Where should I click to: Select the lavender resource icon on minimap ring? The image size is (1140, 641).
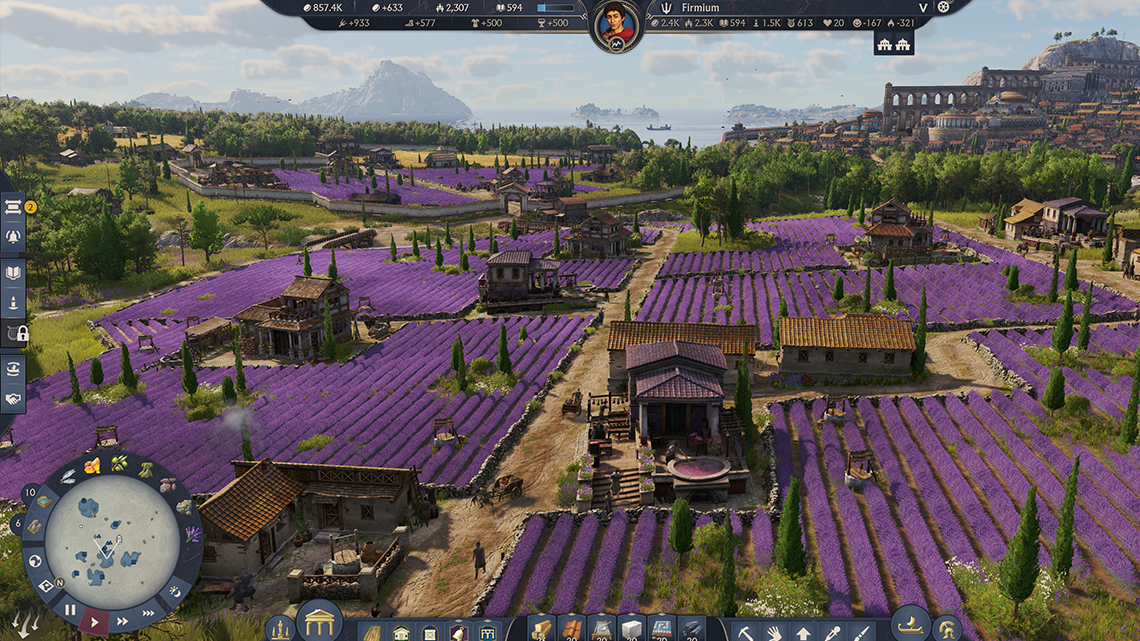191,535
